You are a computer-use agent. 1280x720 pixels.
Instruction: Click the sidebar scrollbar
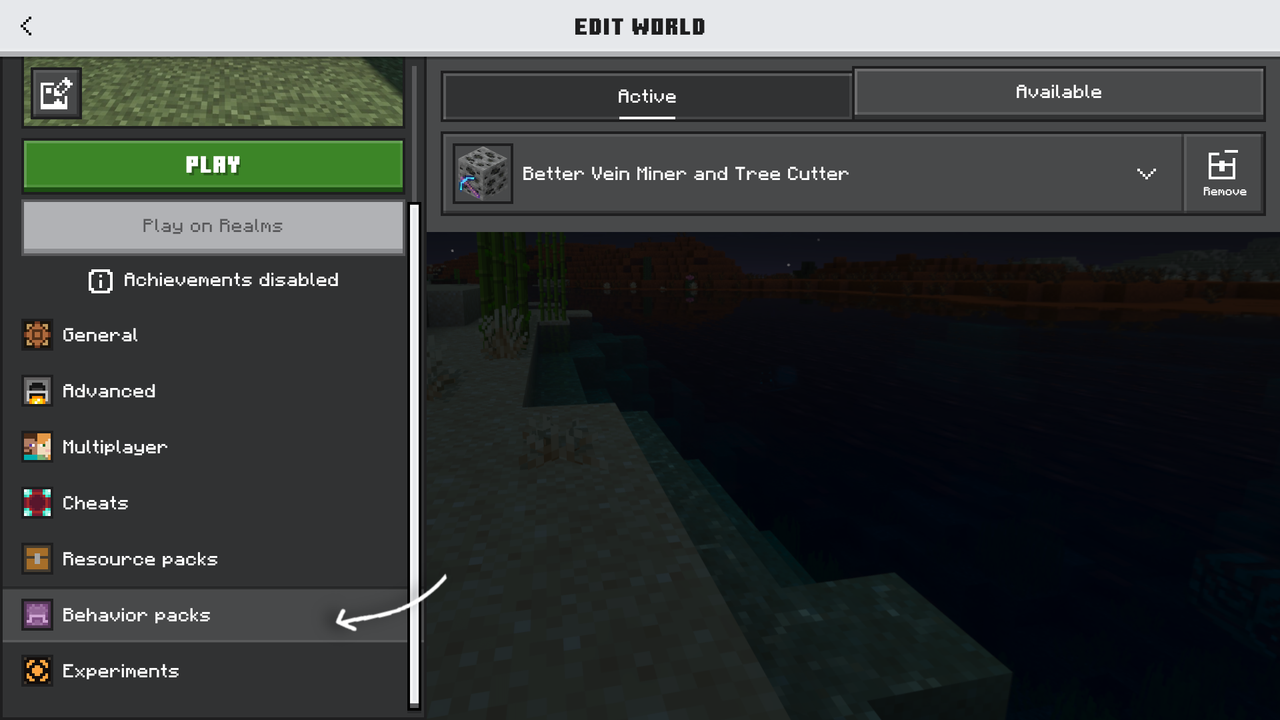click(x=413, y=450)
